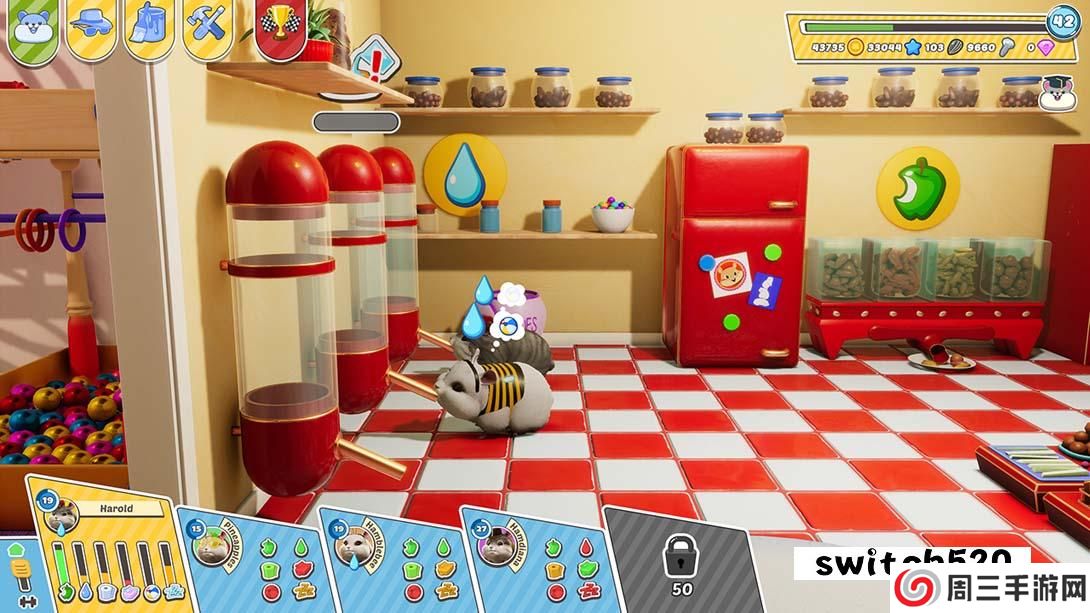This screenshot has width=1090, height=613.
Task: Click the locked hamster slot costing 50
Action: coord(680,560)
